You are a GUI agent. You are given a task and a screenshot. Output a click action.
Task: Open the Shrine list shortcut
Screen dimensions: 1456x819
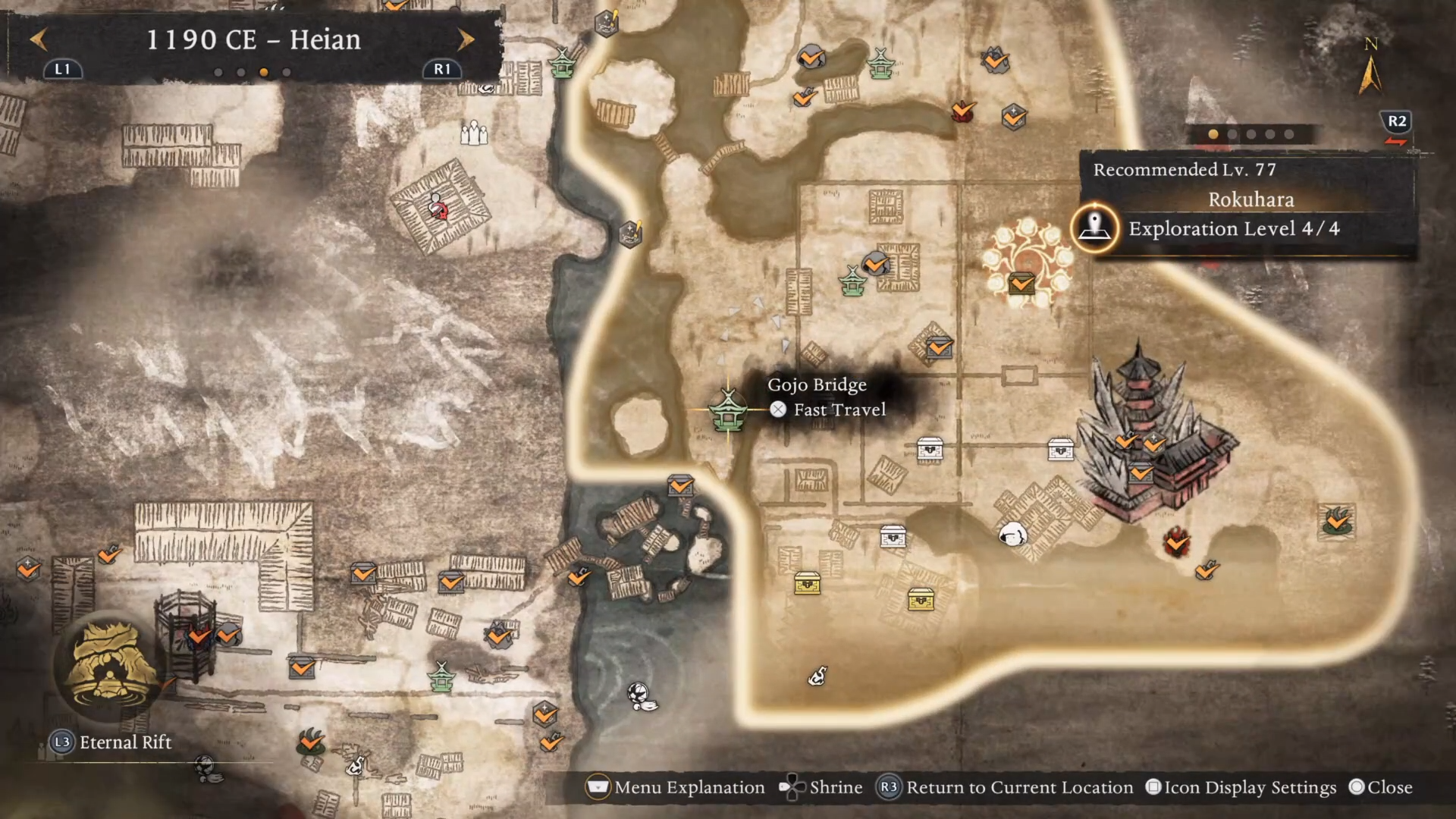pos(821,788)
